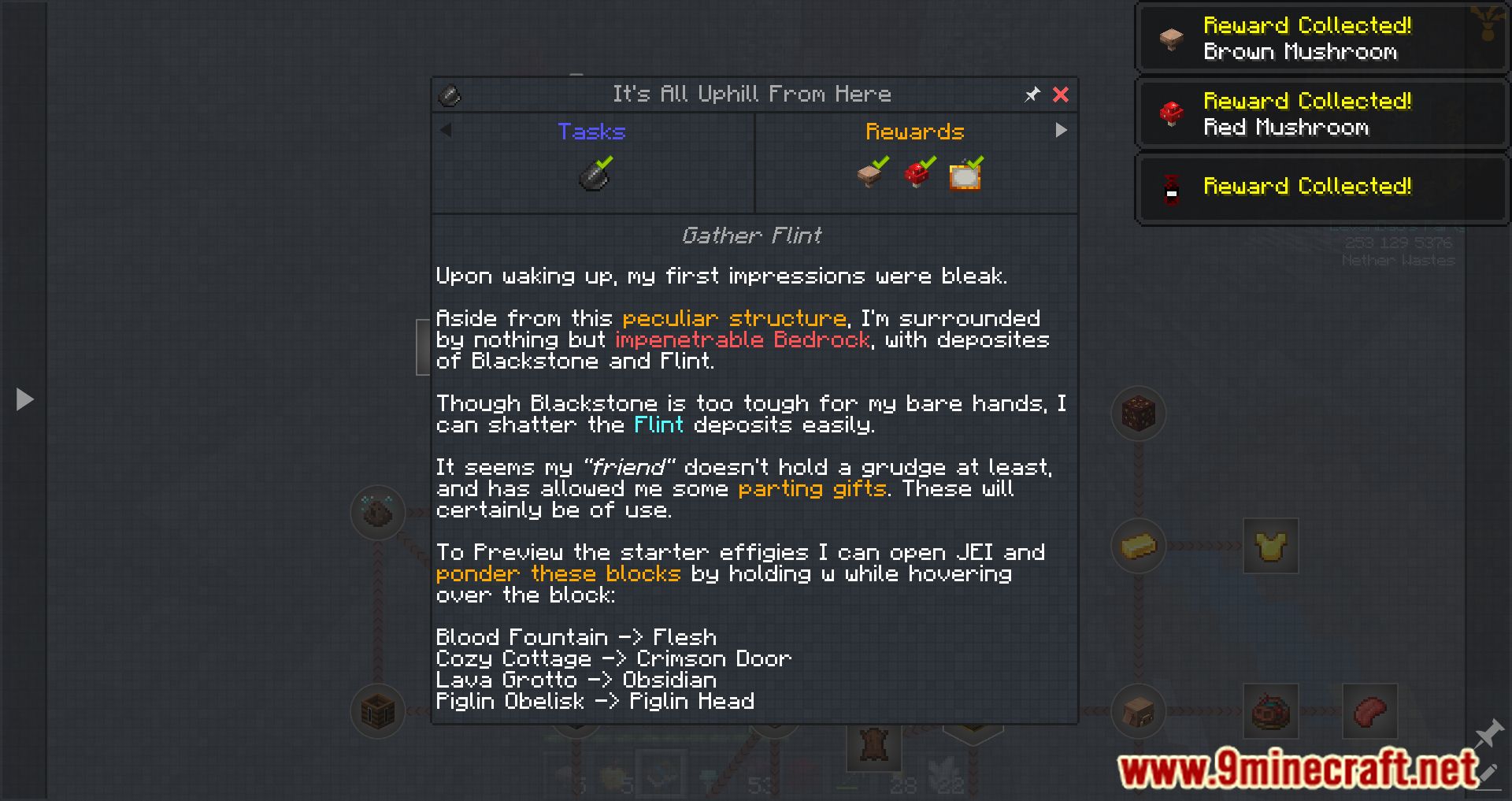Click the green checkmark on the flint task
This screenshot has width=1512, height=801.
click(x=605, y=164)
